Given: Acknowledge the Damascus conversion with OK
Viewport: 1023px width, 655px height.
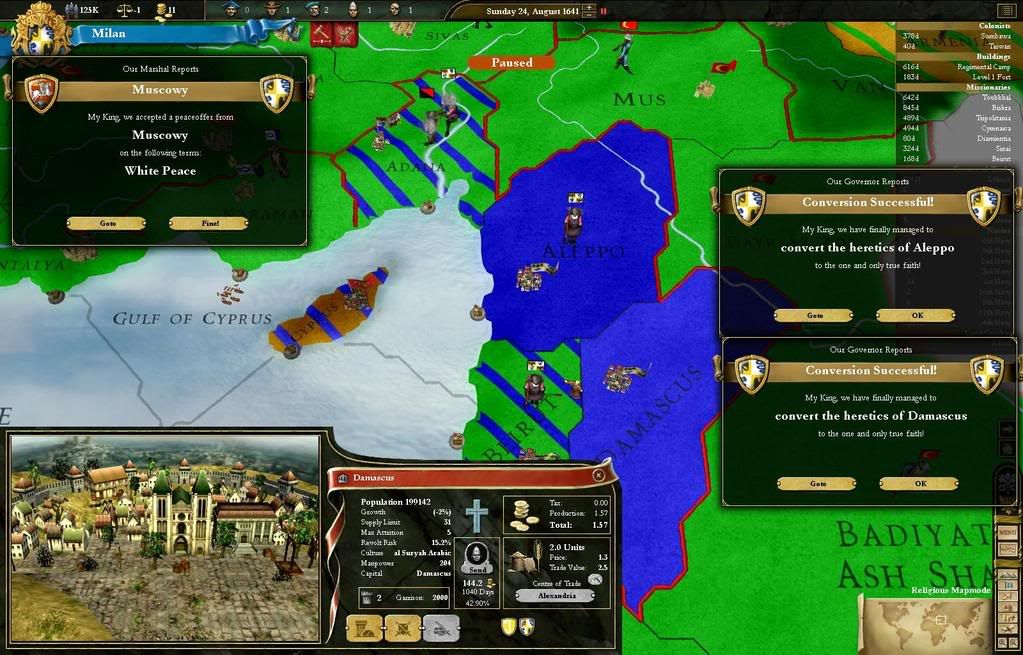Looking at the screenshot, I should (x=919, y=483).
